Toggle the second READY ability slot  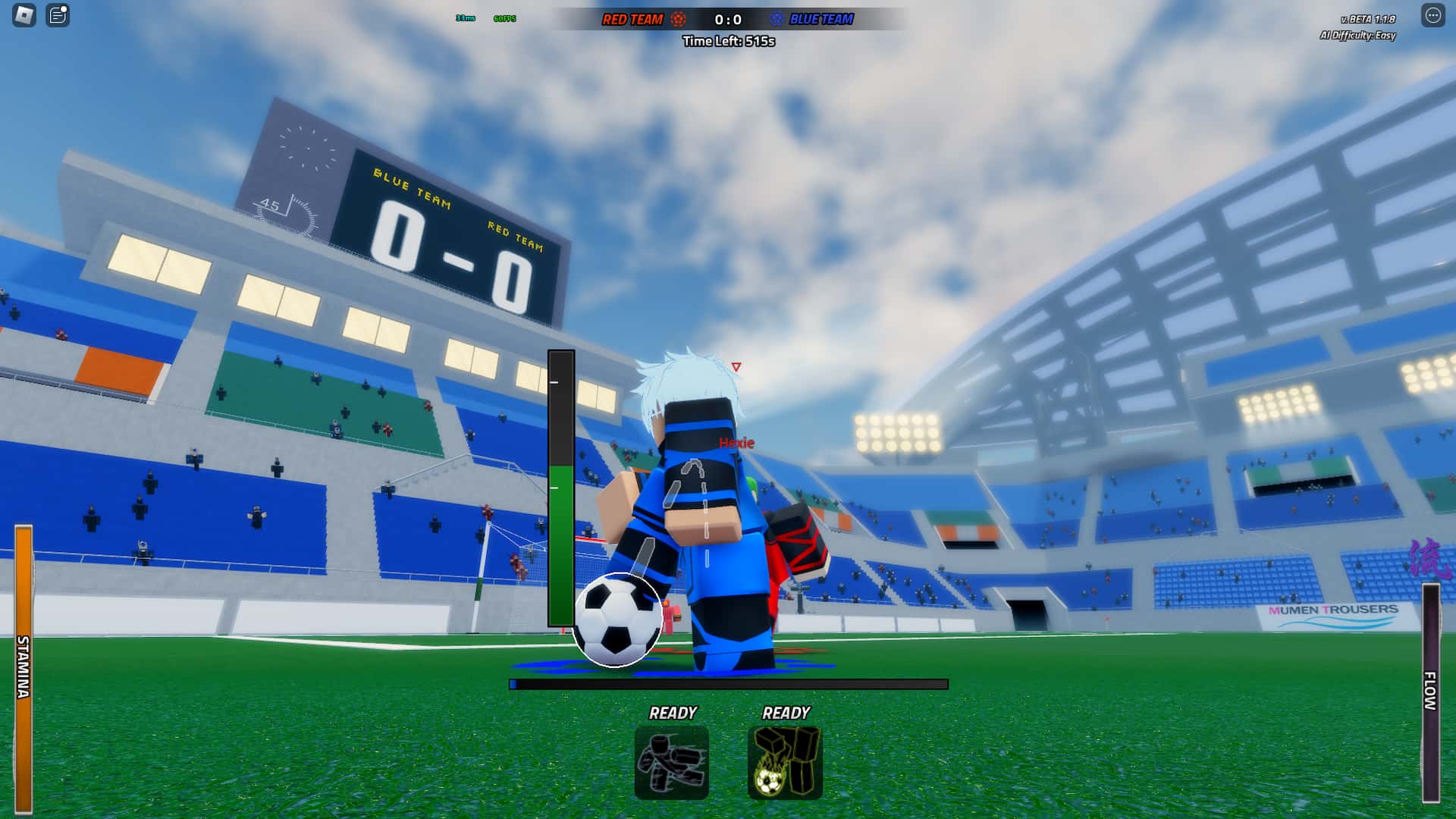(x=786, y=713)
